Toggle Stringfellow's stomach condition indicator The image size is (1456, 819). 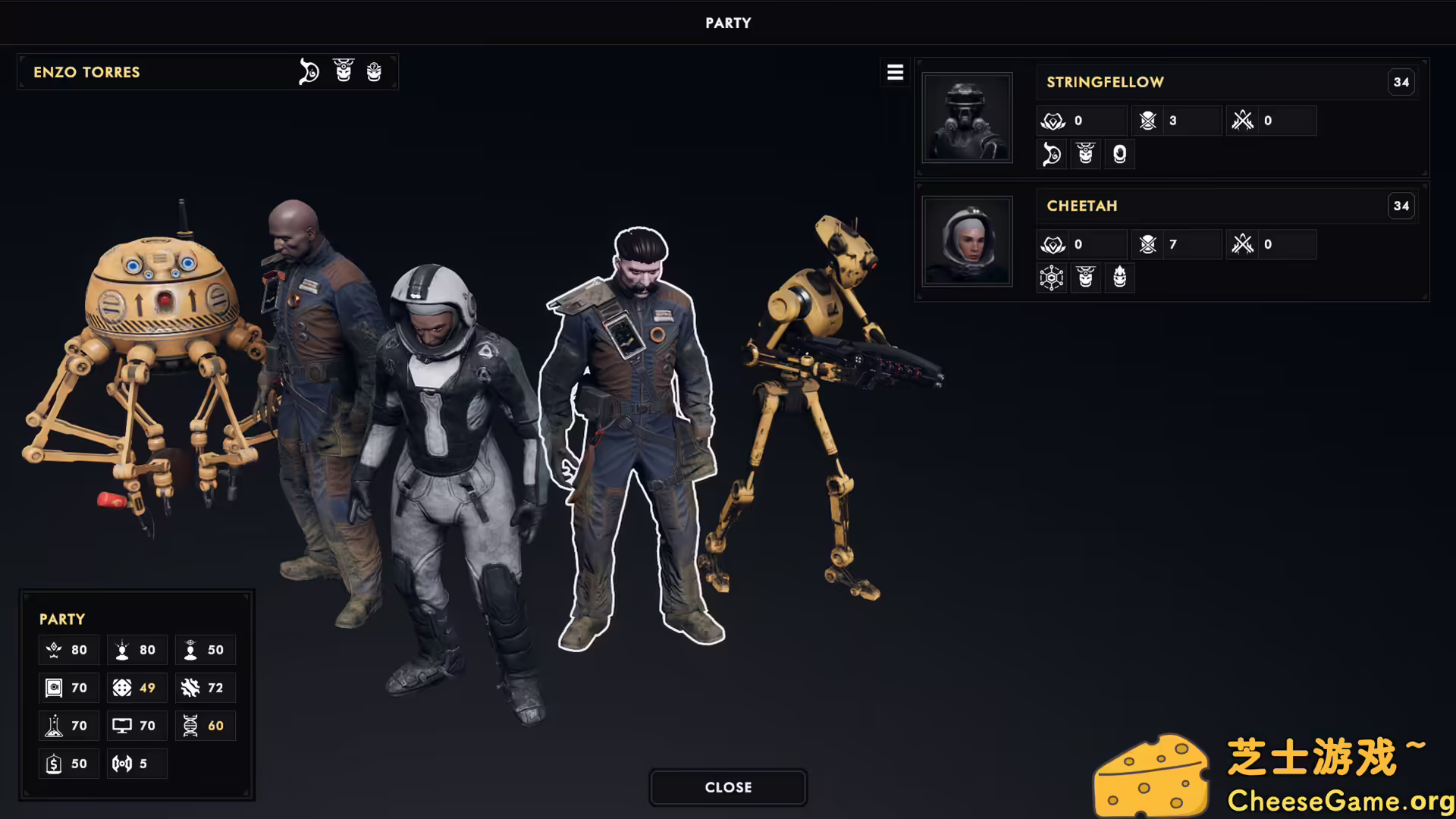(1052, 154)
